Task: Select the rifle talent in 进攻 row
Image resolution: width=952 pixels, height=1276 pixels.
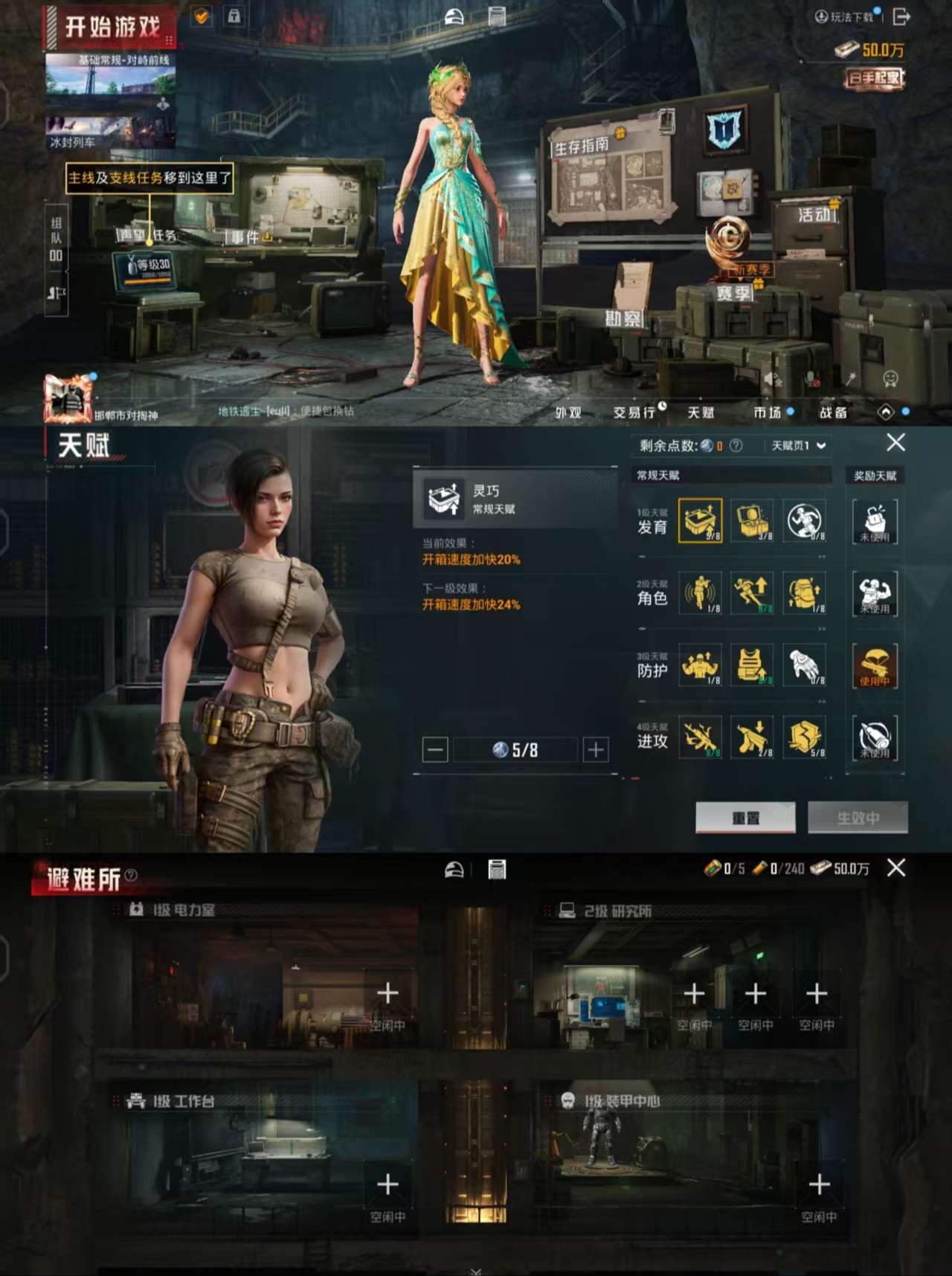Action: [x=700, y=737]
